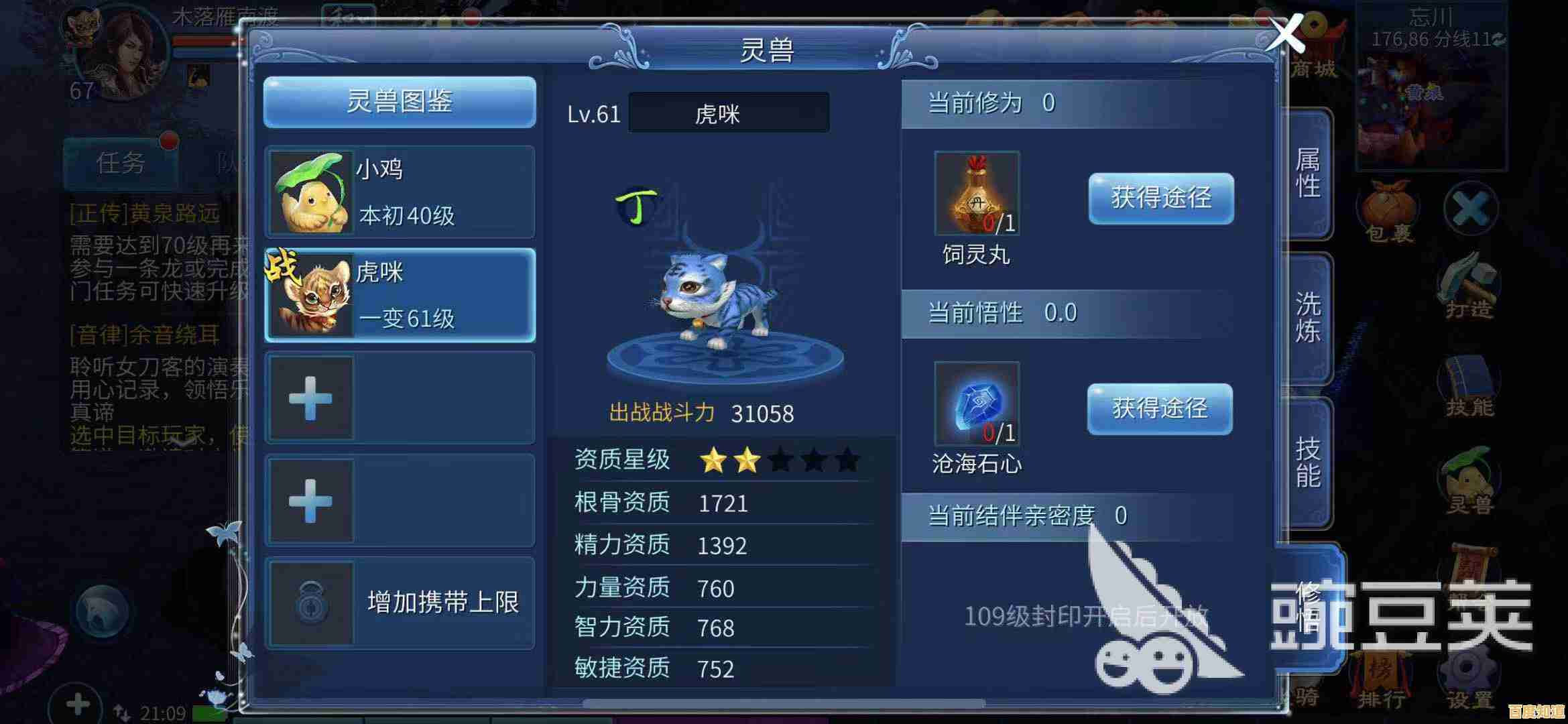Viewport: 1568px width, 724px height.
Task: Click 获得途径 next to 沧海石心
Action: (x=1159, y=408)
